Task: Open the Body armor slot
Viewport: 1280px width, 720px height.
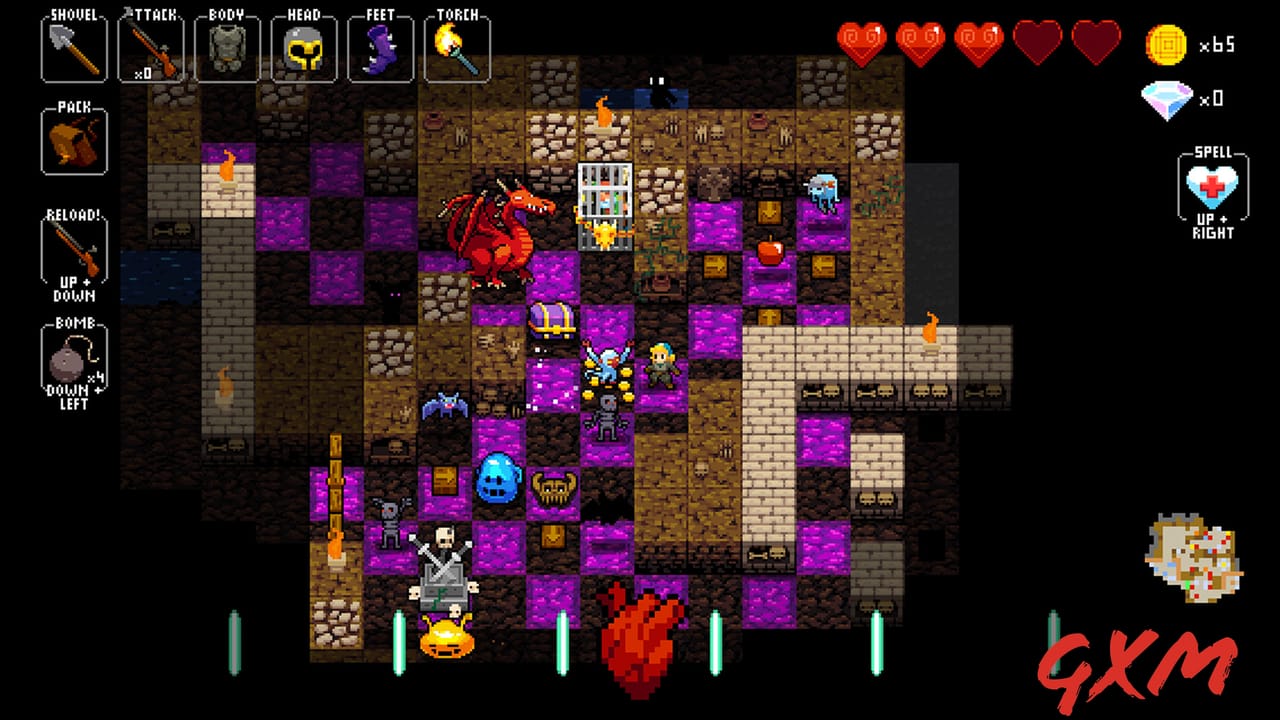Action: (x=228, y=44)
